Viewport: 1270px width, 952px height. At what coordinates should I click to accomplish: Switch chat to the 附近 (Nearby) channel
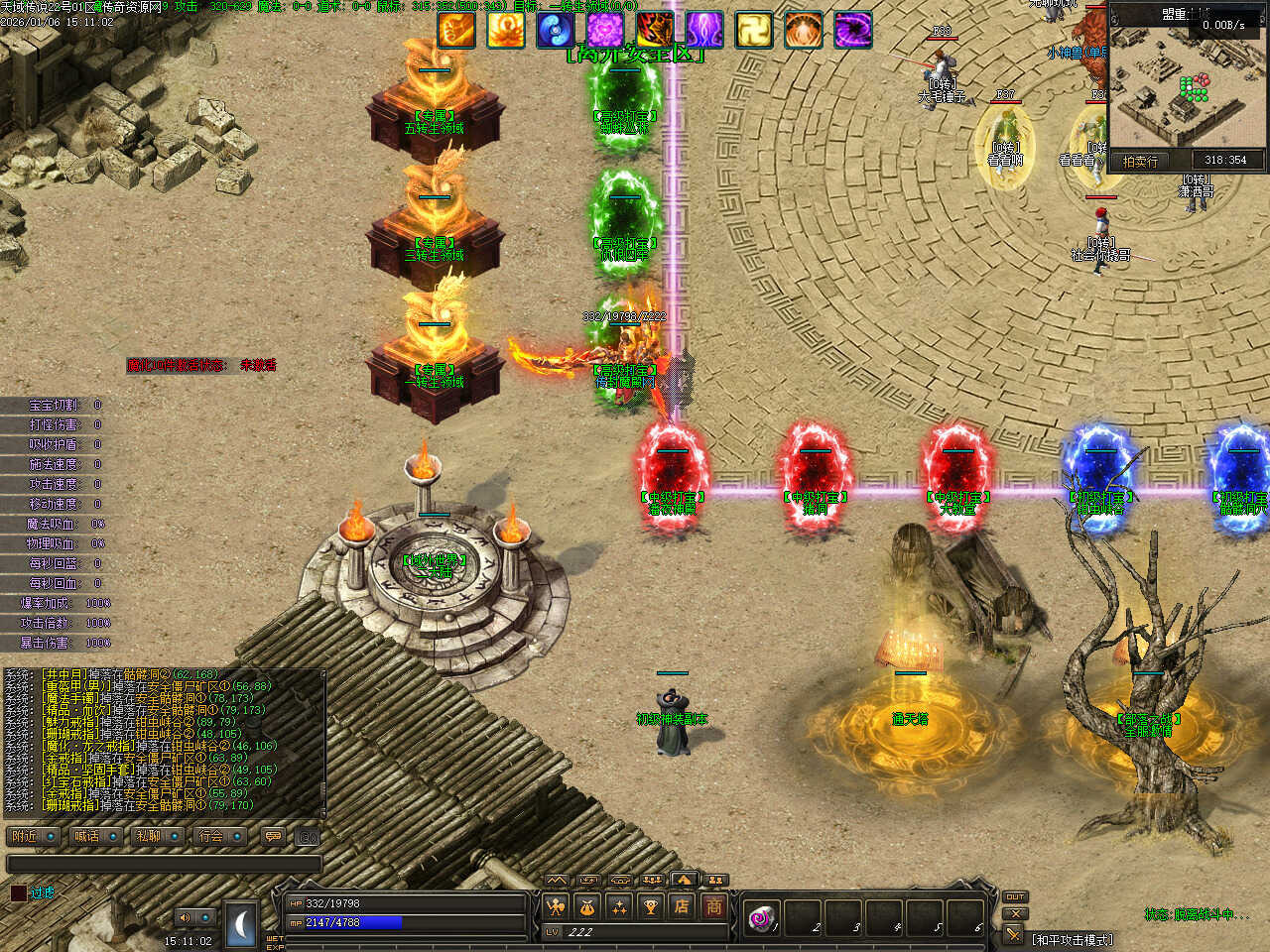(x=25, y=836)
